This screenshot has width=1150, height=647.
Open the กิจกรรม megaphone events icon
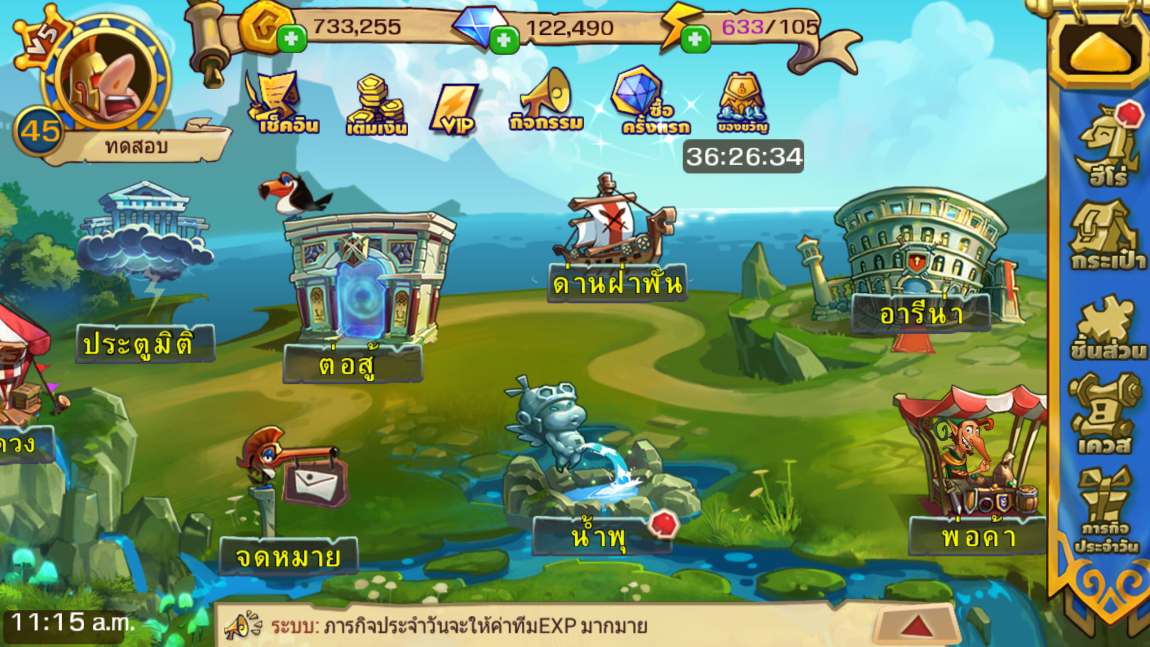(546, 100)
